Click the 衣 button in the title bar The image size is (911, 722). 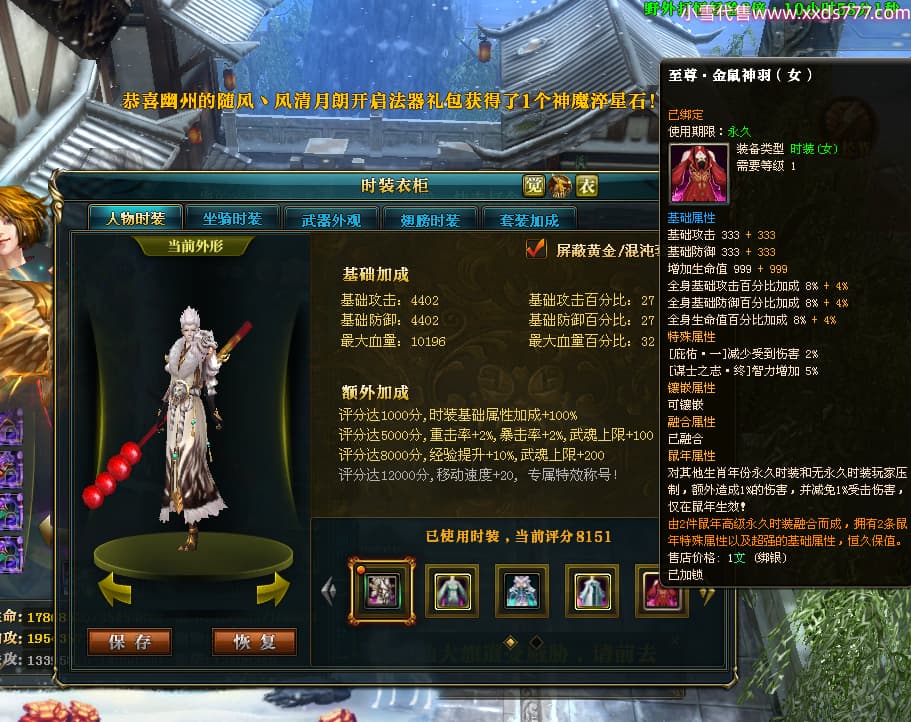pyautogui.click(x=586, y=185)
